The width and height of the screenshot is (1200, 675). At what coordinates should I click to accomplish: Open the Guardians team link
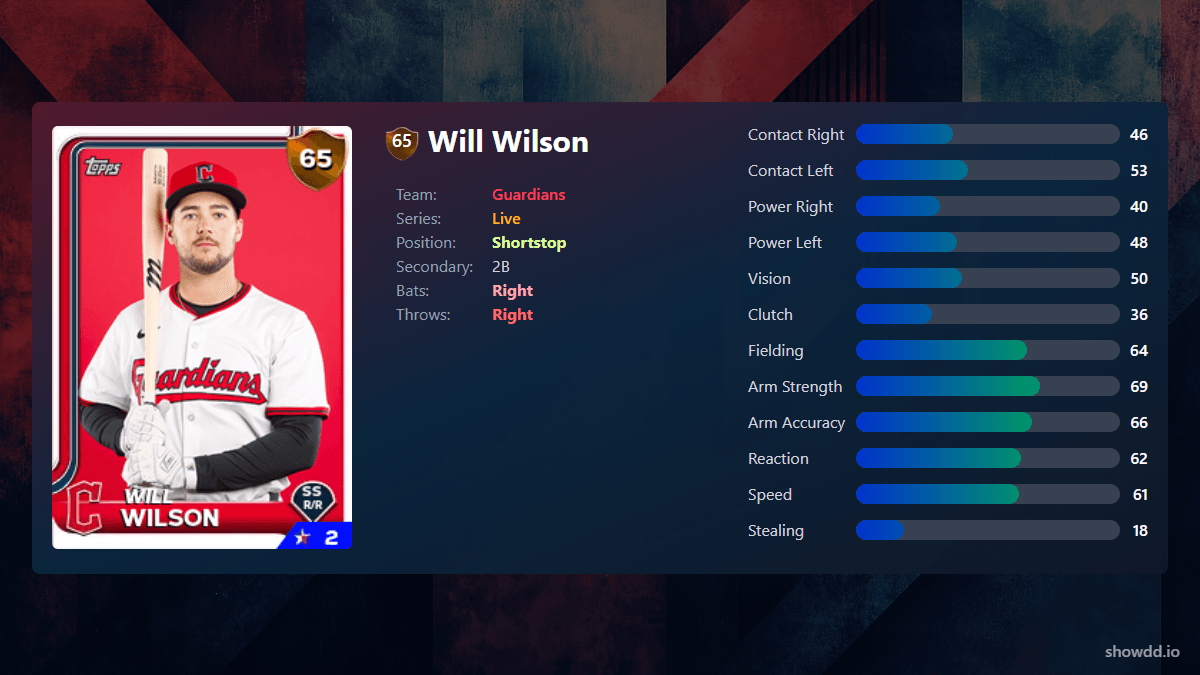pyautogui.click(x=528, y=195)
